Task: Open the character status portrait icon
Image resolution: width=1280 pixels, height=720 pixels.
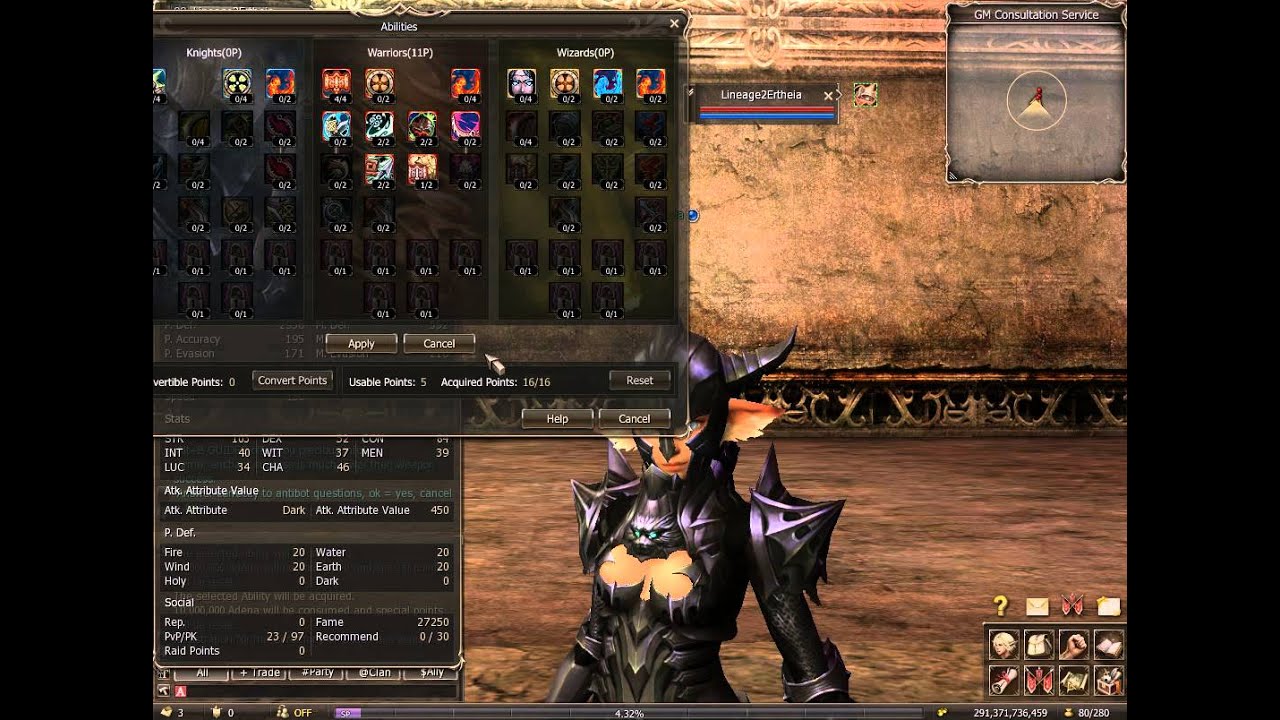Action: [1003, 645]
